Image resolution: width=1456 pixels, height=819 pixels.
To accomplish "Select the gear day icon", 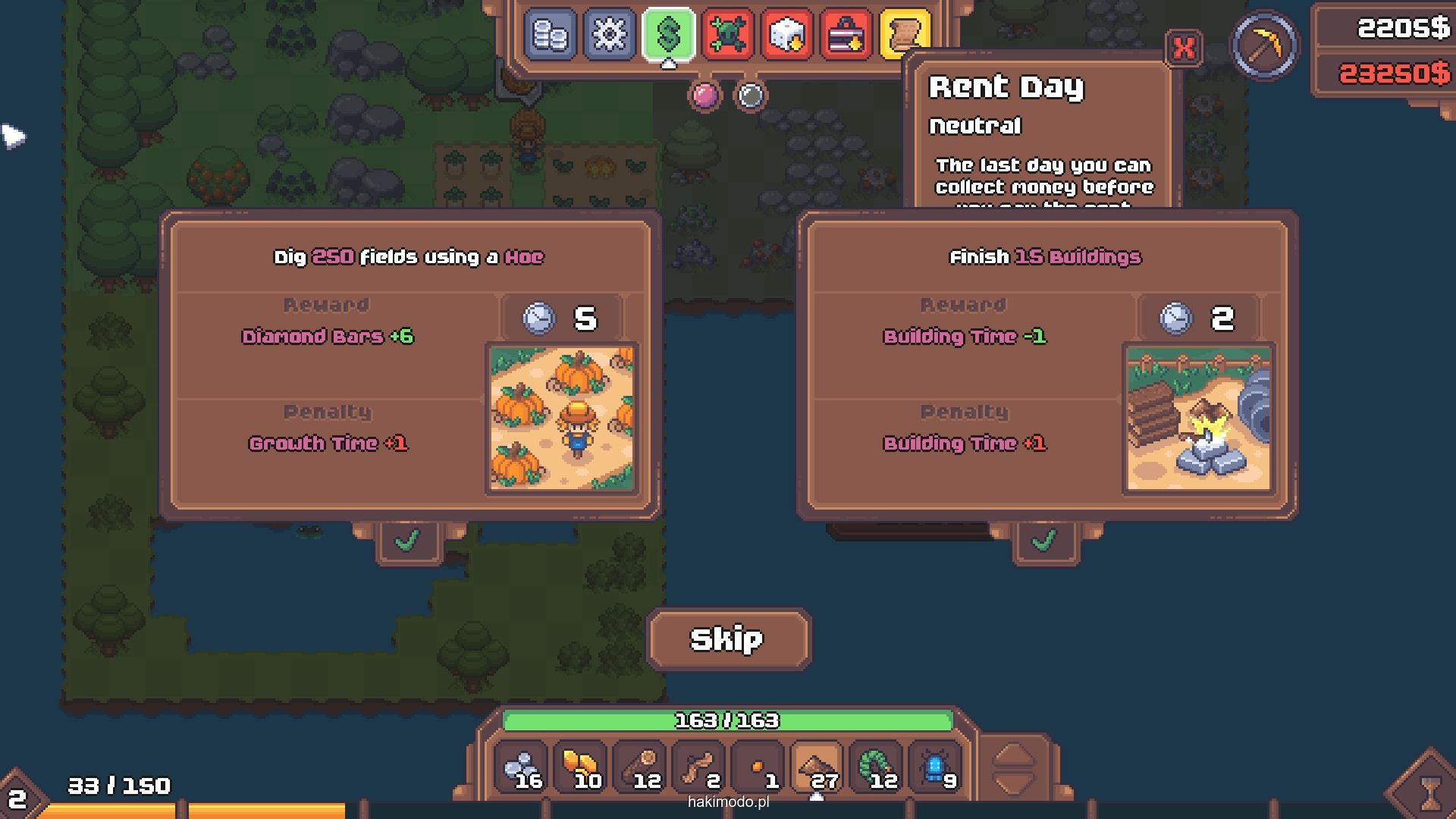I will [x=609, y=34].
